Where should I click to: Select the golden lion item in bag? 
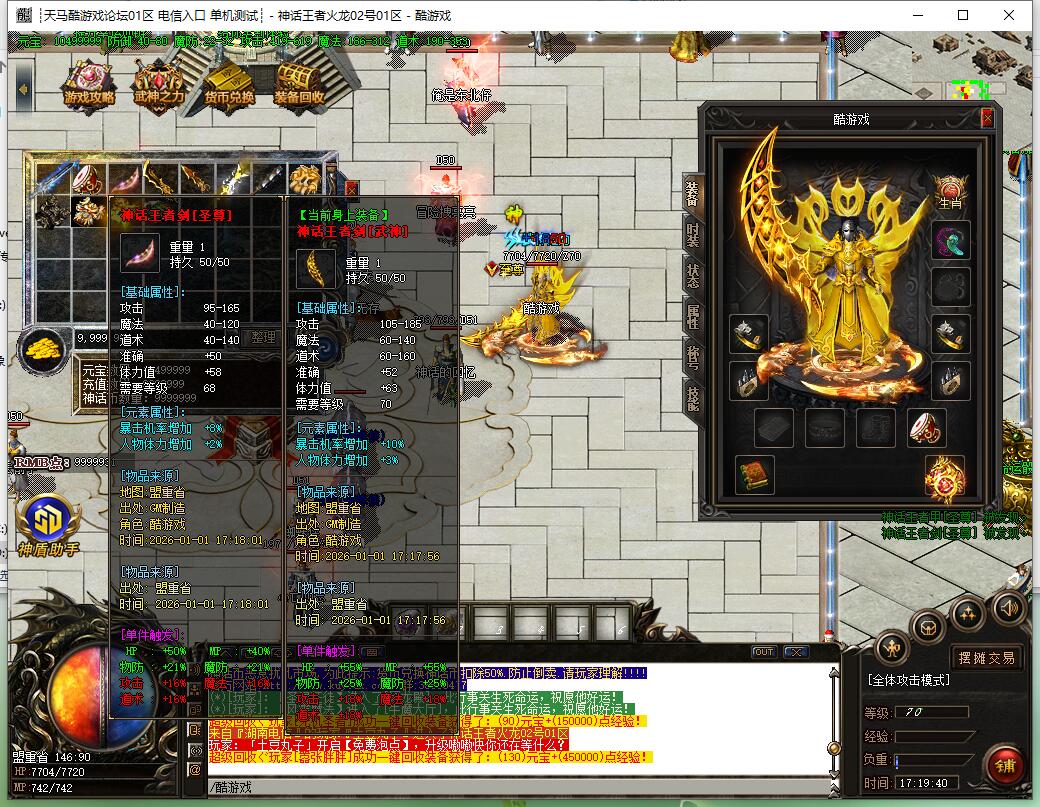[304, 179]
